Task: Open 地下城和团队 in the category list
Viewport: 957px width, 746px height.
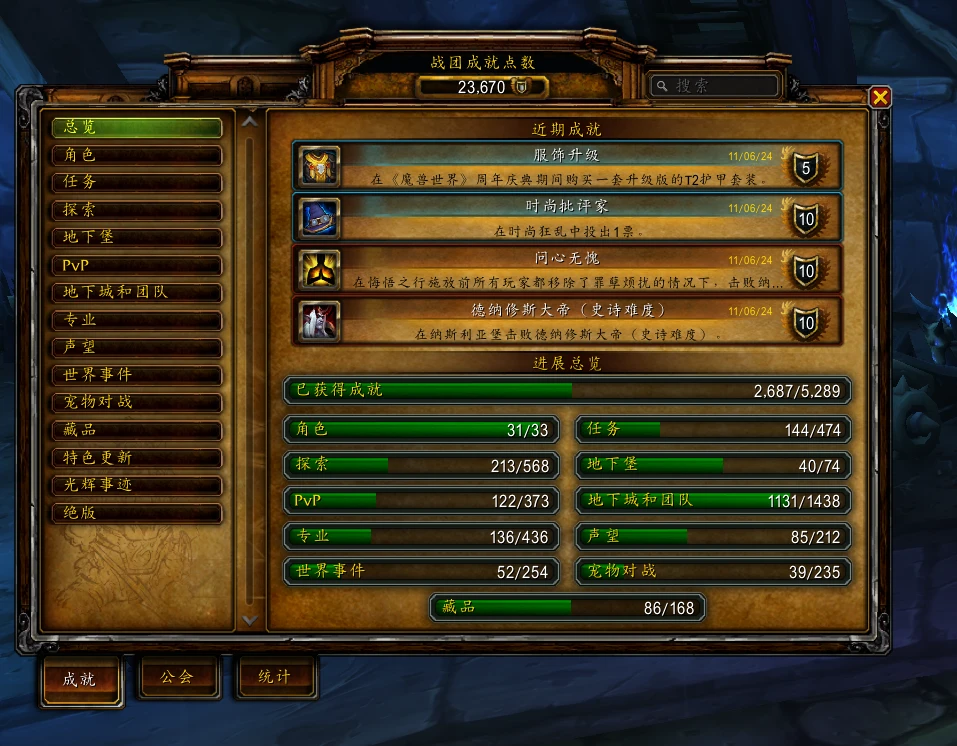Action: pos(137,292)
